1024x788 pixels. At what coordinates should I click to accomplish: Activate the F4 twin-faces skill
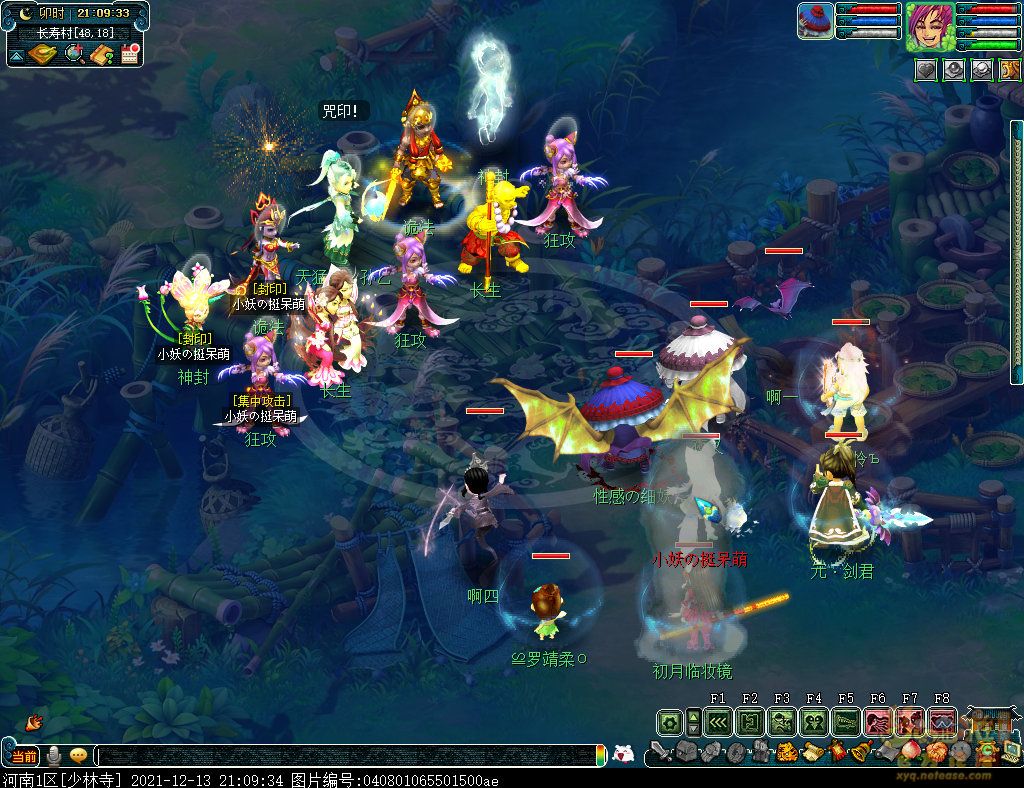pyautogui.click(x=813, y=722)
